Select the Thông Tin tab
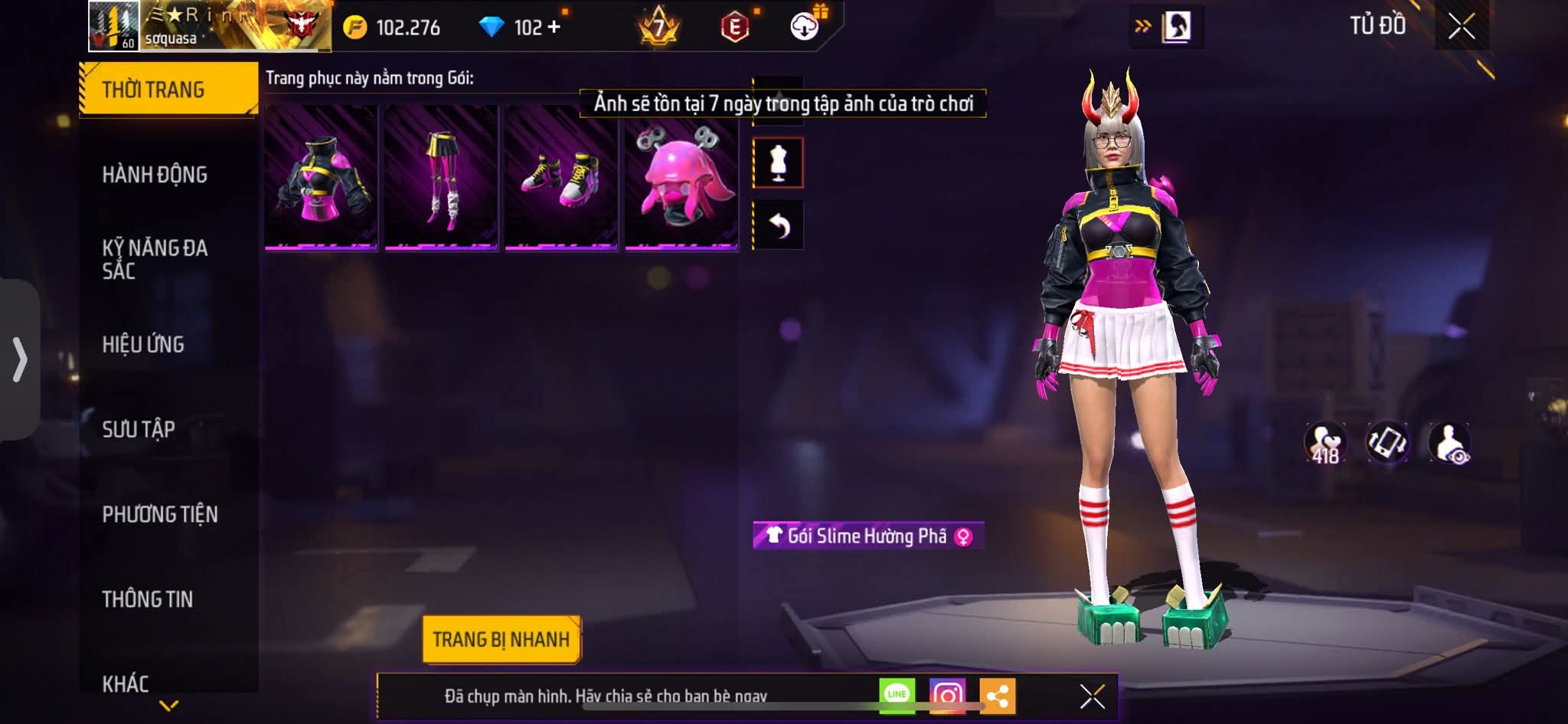The height and width of the screenshot is (724, 1568). click(x=148, y=599)
